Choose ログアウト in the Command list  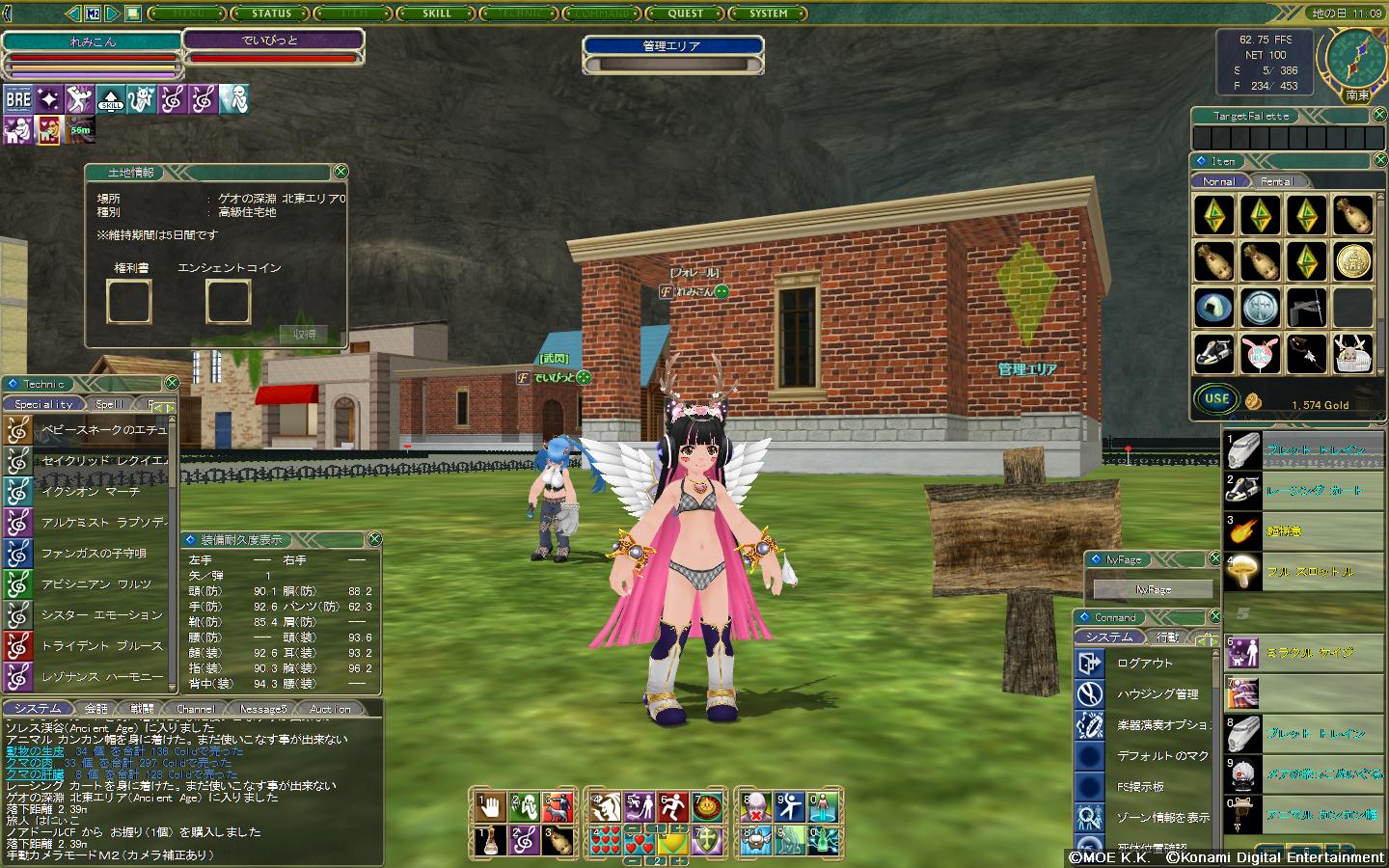pos(1144,664)
